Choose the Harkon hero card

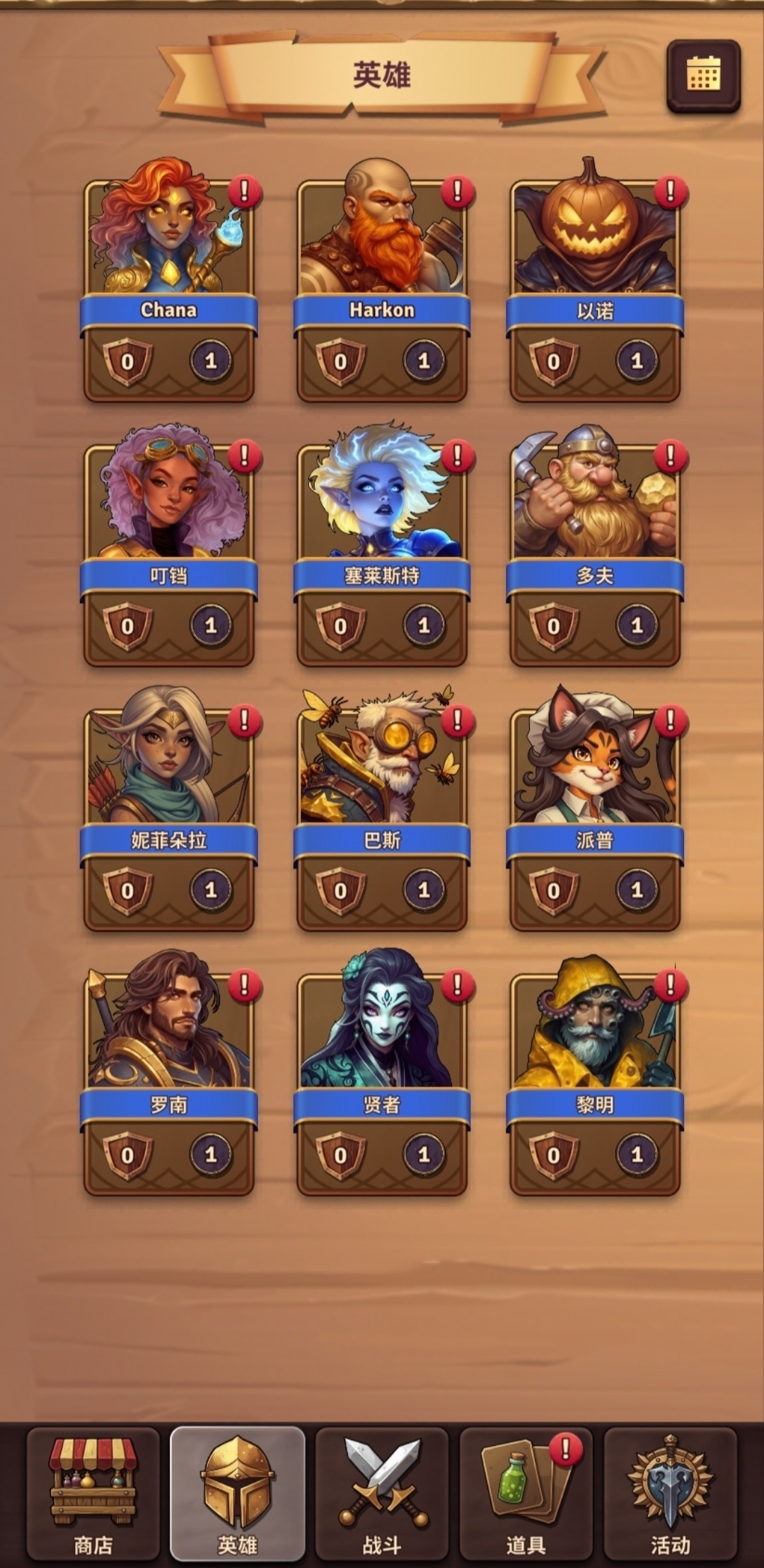click(382, 283)
